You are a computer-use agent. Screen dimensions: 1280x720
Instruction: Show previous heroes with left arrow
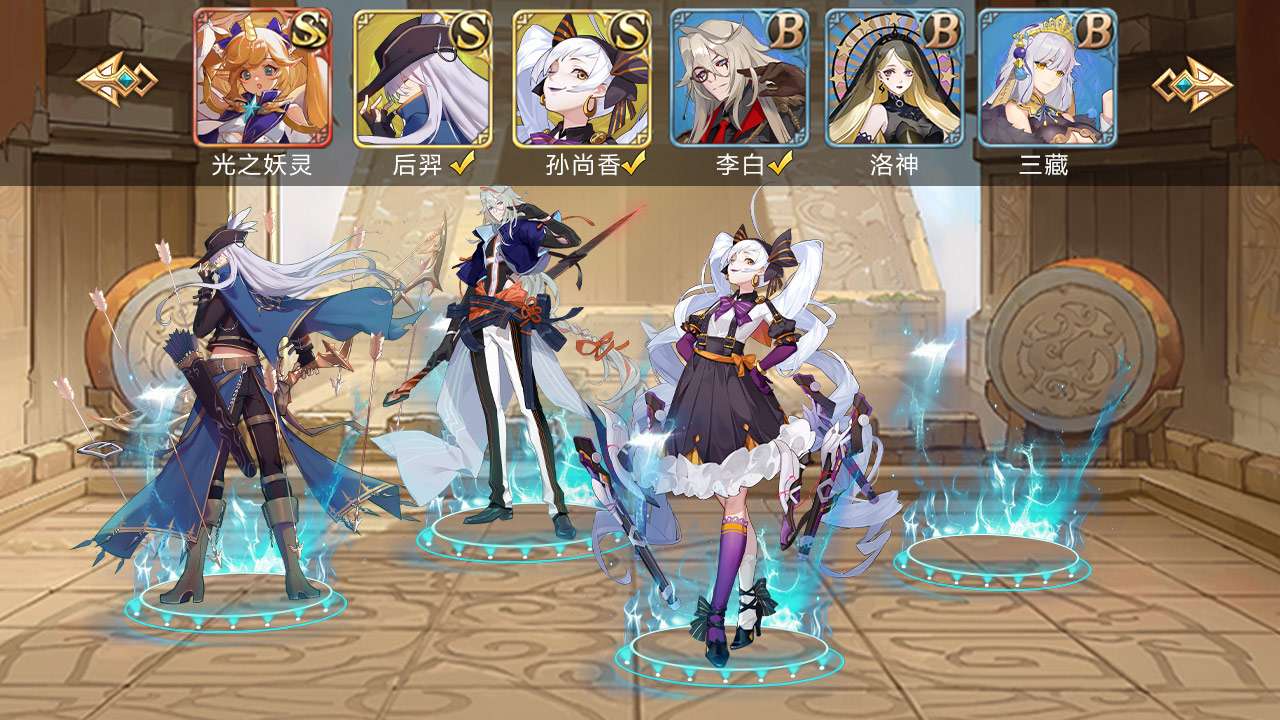click(x=116, y=81)
